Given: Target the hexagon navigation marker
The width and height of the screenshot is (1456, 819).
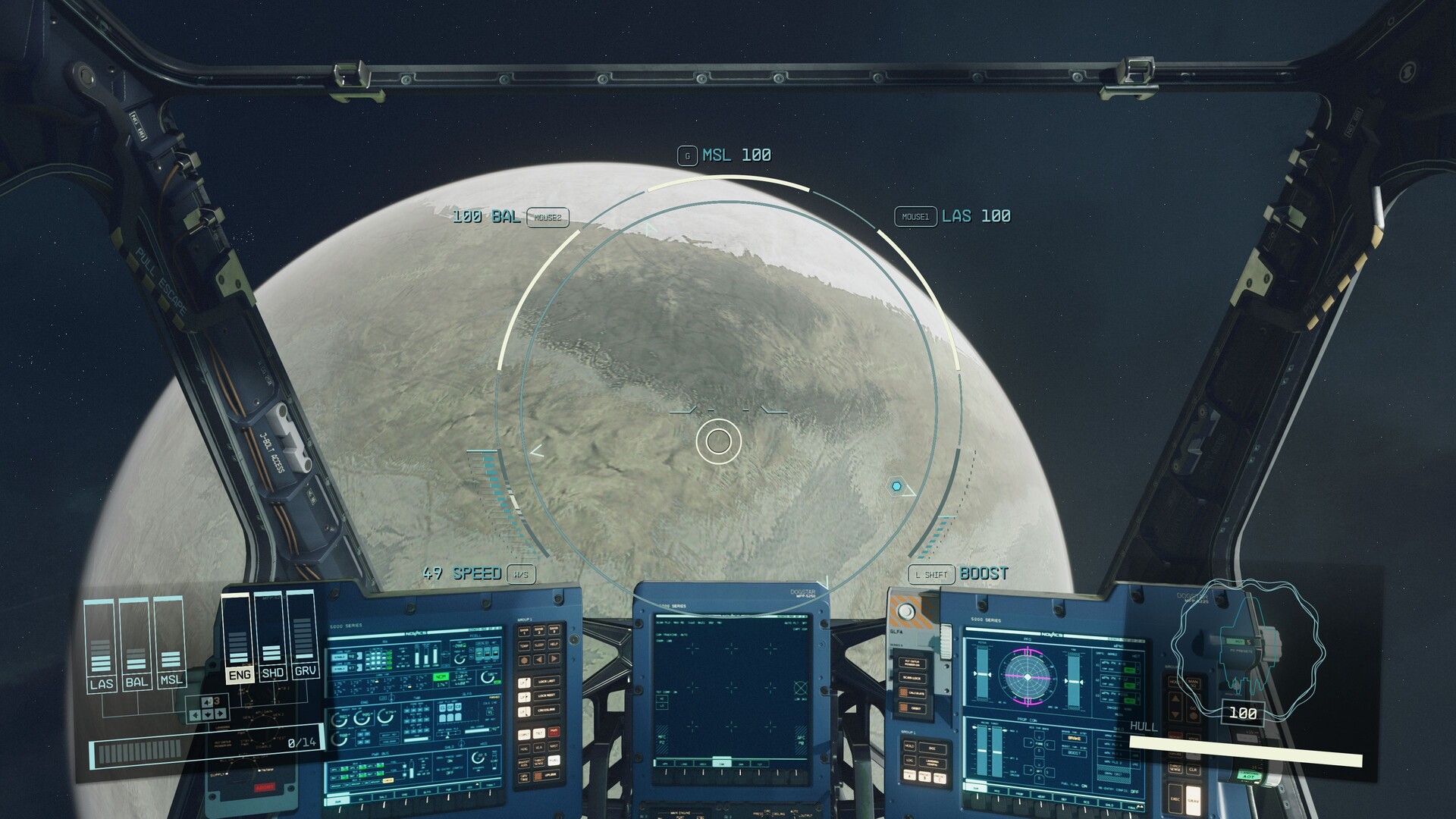Looking at the screenshot, I should tap(896, 486).
